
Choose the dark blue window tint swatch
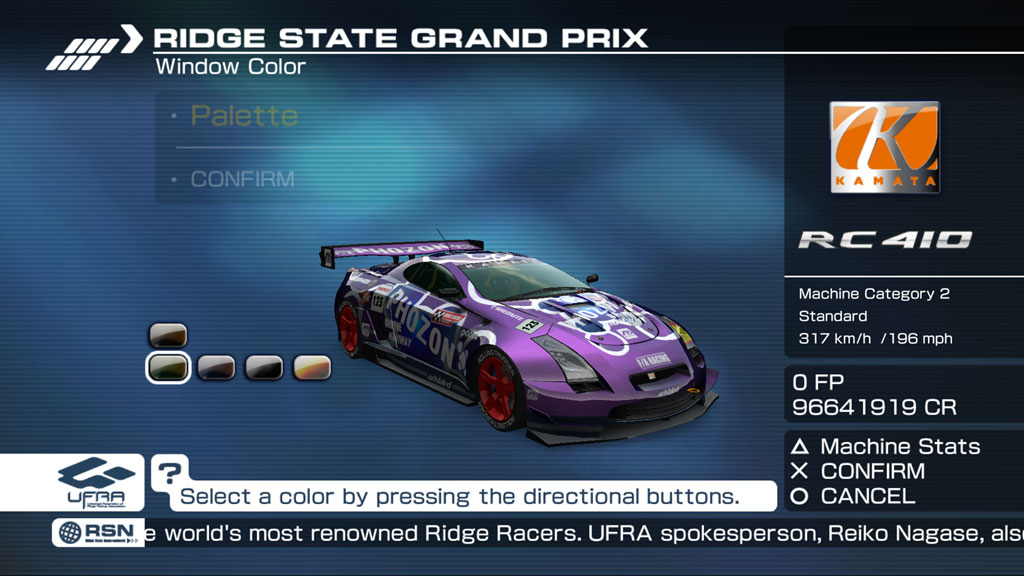click(x=216, y=368)
